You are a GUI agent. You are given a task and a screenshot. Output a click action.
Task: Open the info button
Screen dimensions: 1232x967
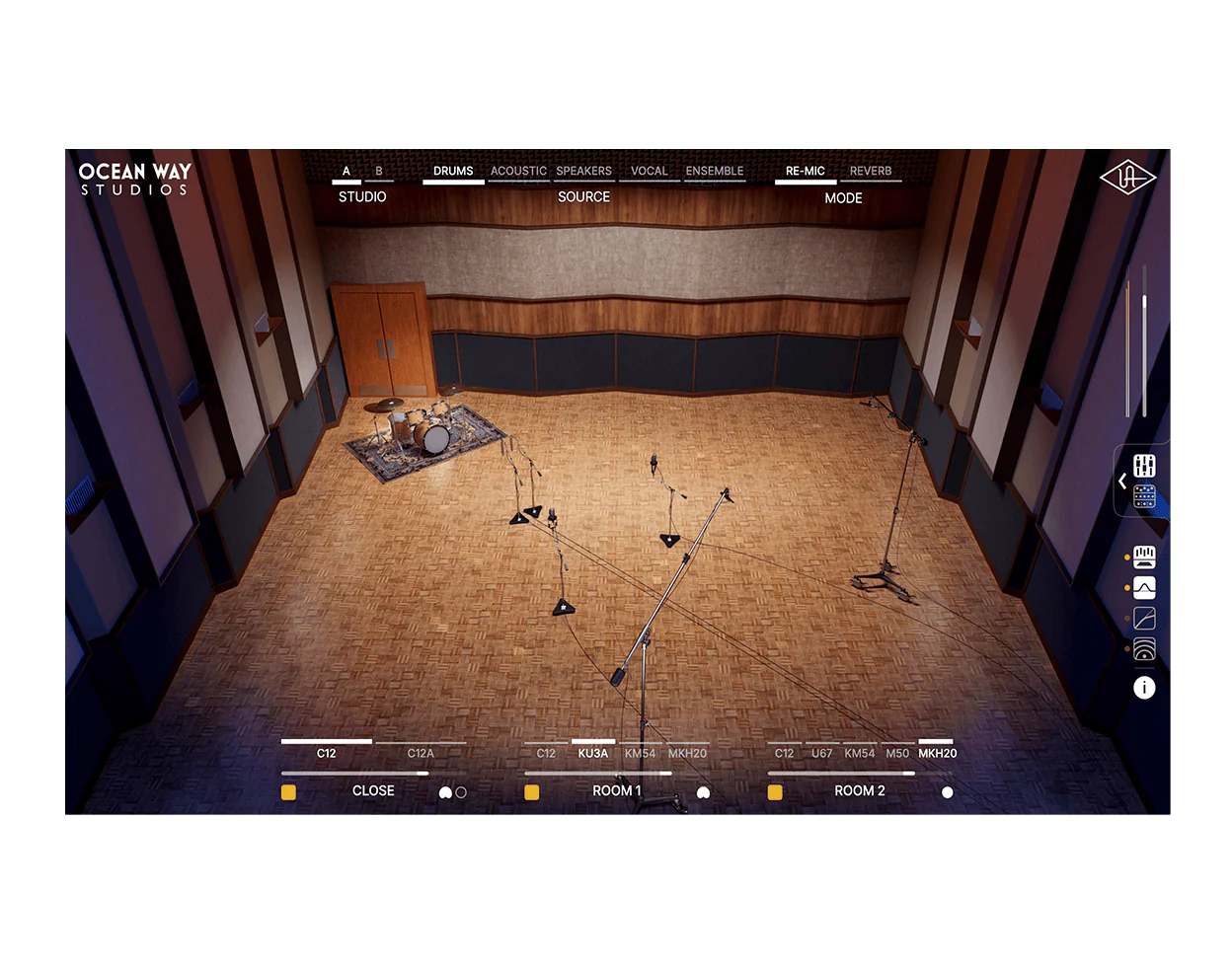1144,688
